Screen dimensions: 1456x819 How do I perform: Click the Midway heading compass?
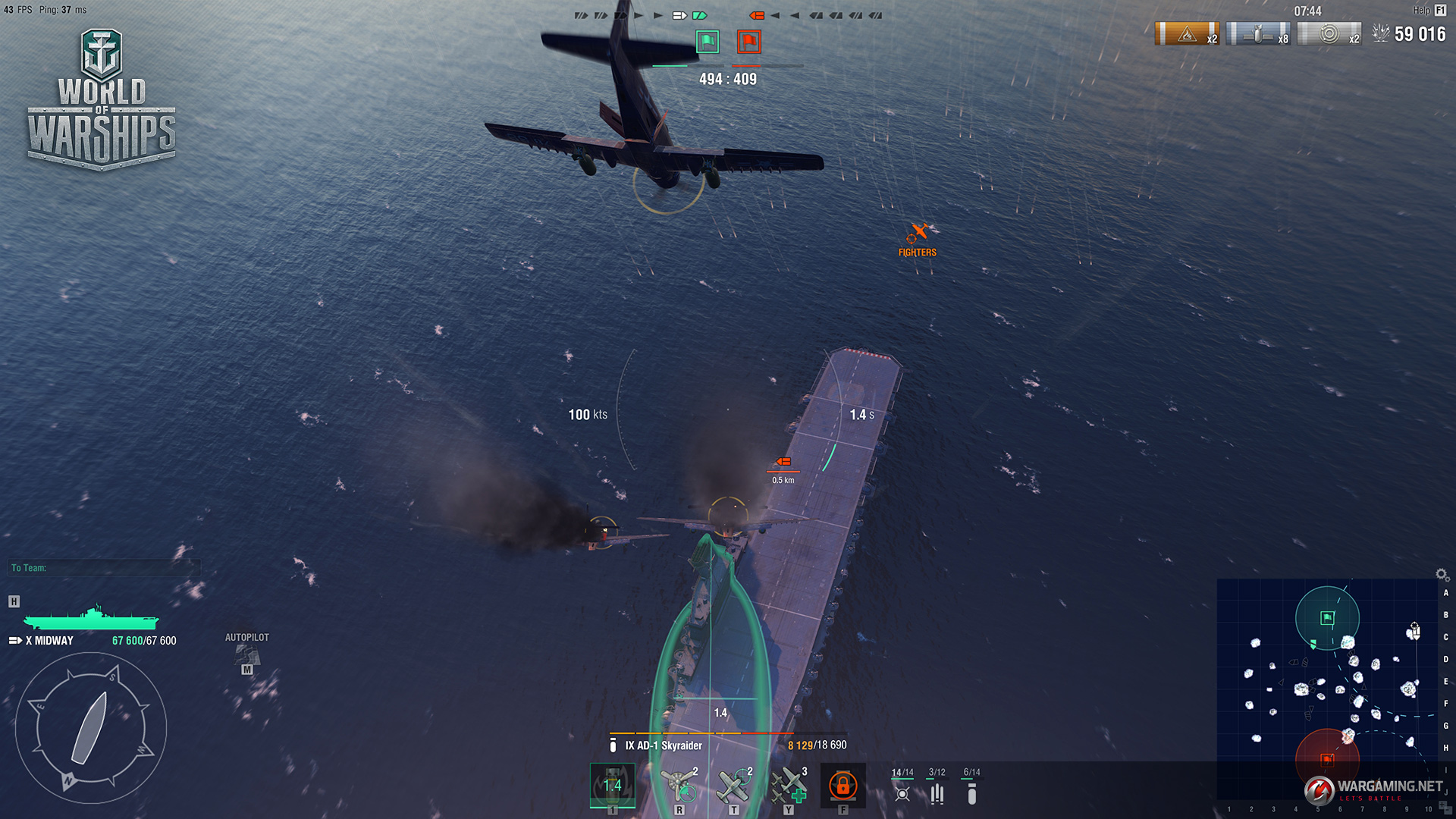tap(90, 727)
